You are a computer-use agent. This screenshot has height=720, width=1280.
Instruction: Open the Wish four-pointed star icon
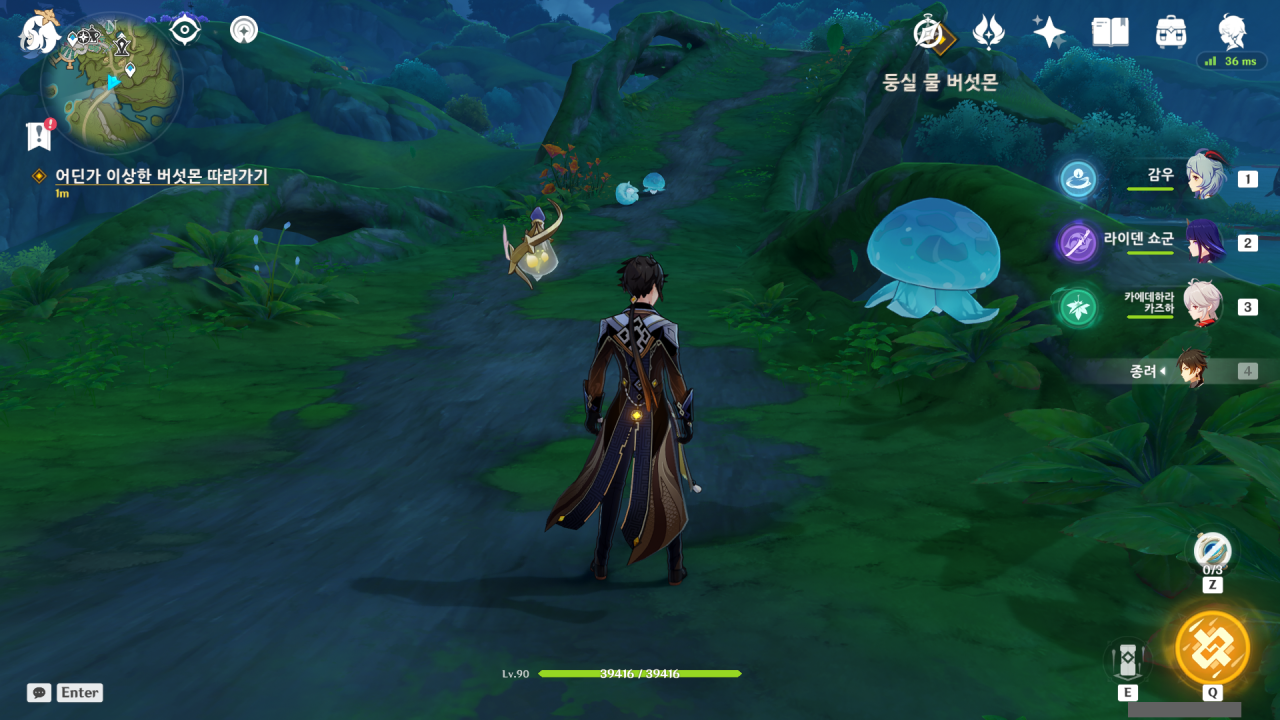coord(1049,32)
